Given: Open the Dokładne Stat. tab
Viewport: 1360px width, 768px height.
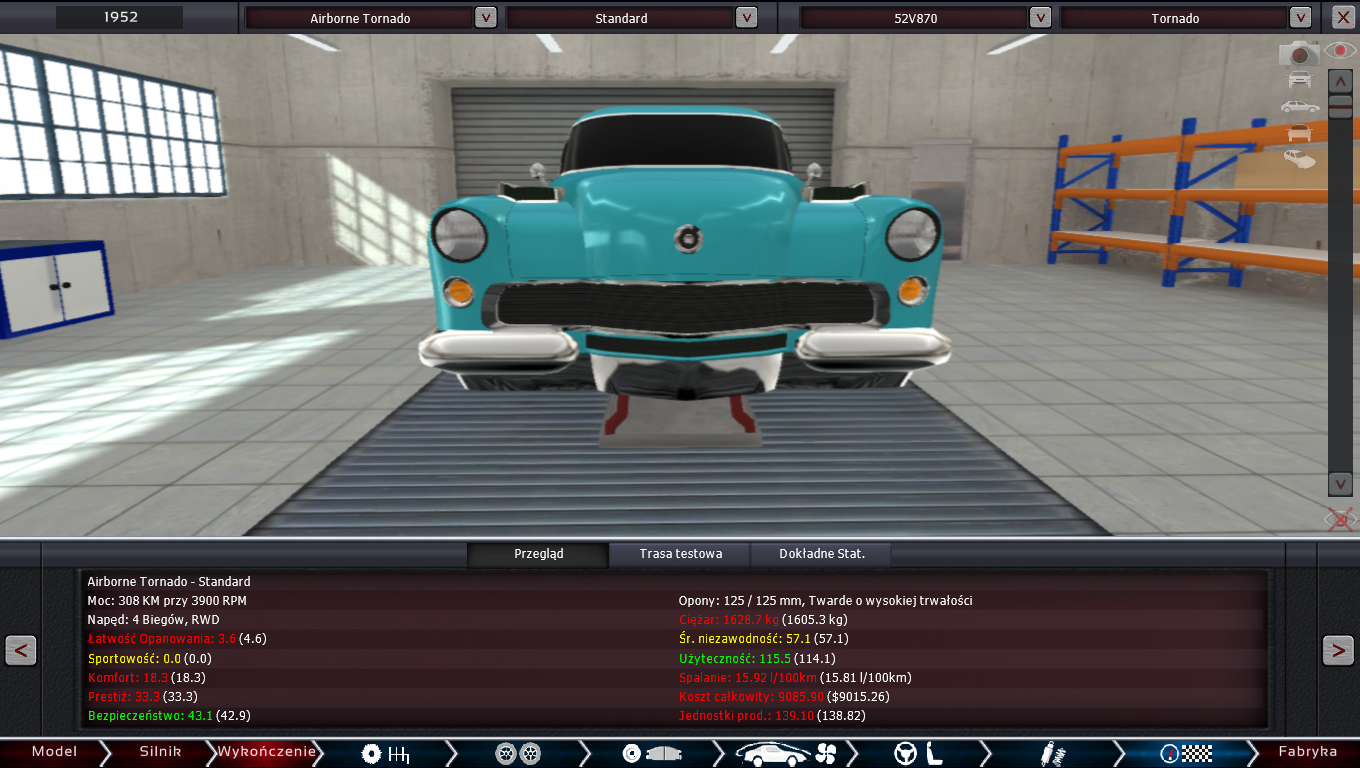Looking at the screenshot, I should tap(822, 553).
